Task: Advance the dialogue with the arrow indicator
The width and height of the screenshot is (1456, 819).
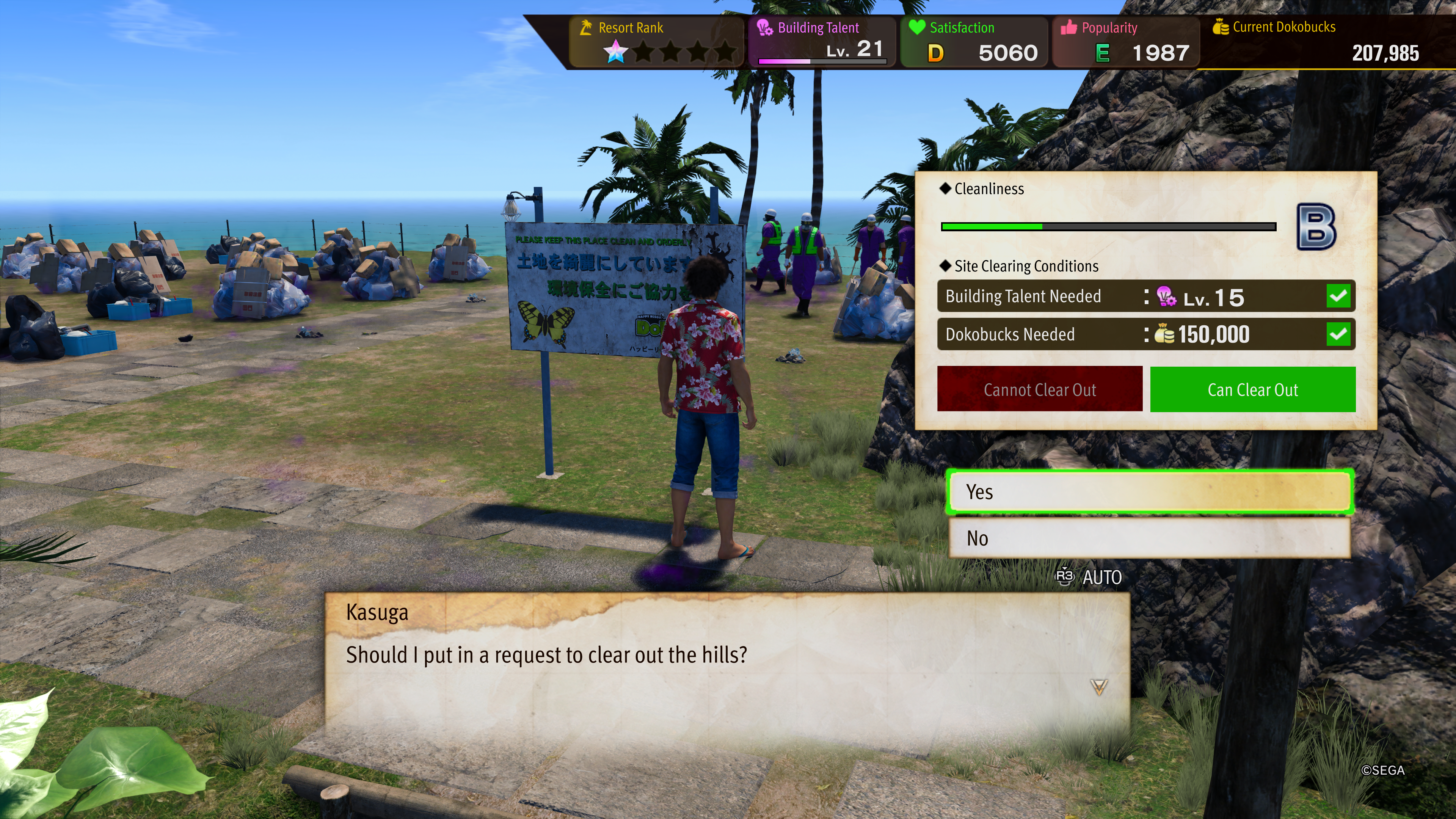Action: [x=1099, y=687]
